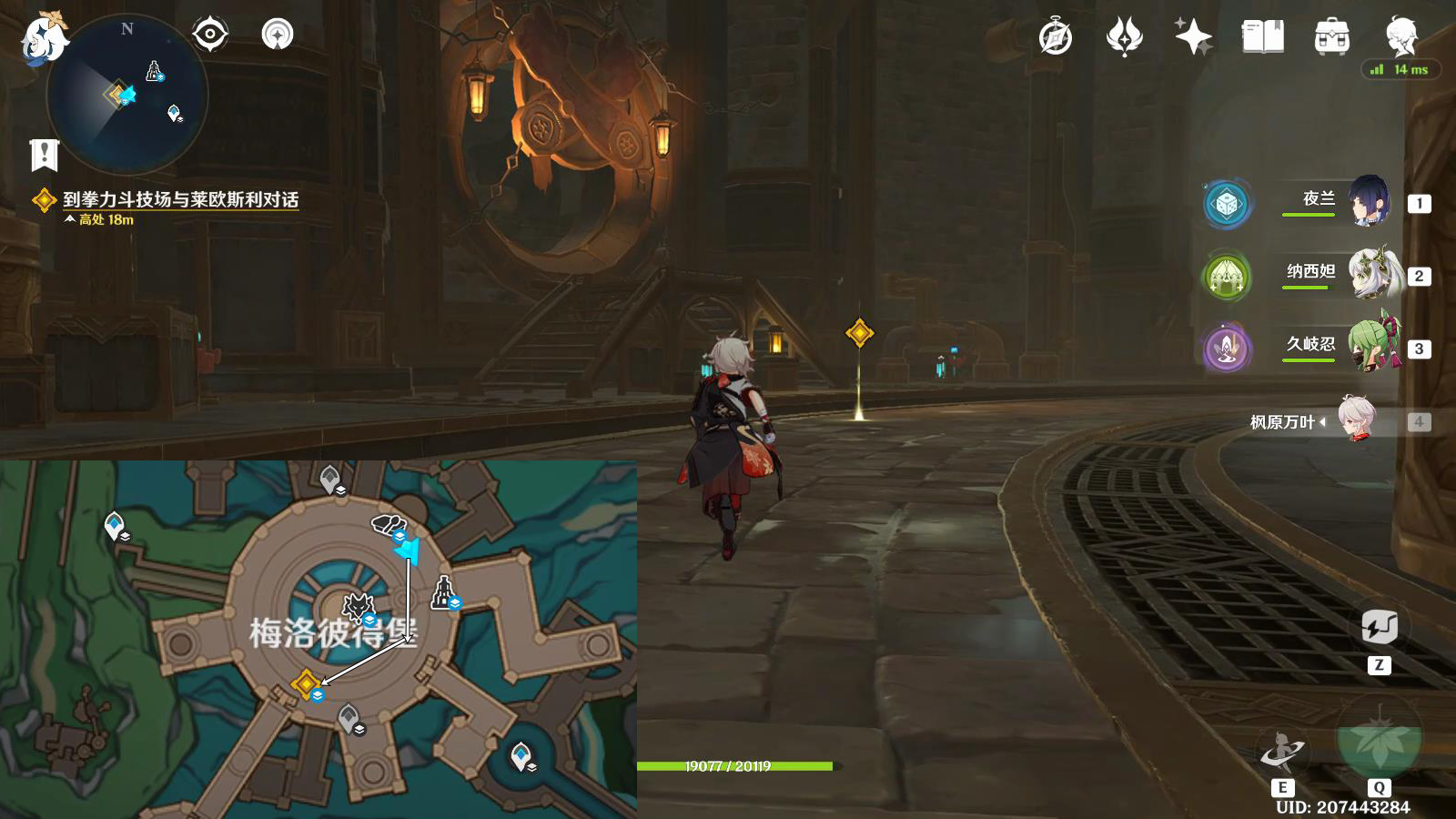1456x819 pixels.
Task: Open the Battle Pass wings icon
Action: (x=1127, y=36)
